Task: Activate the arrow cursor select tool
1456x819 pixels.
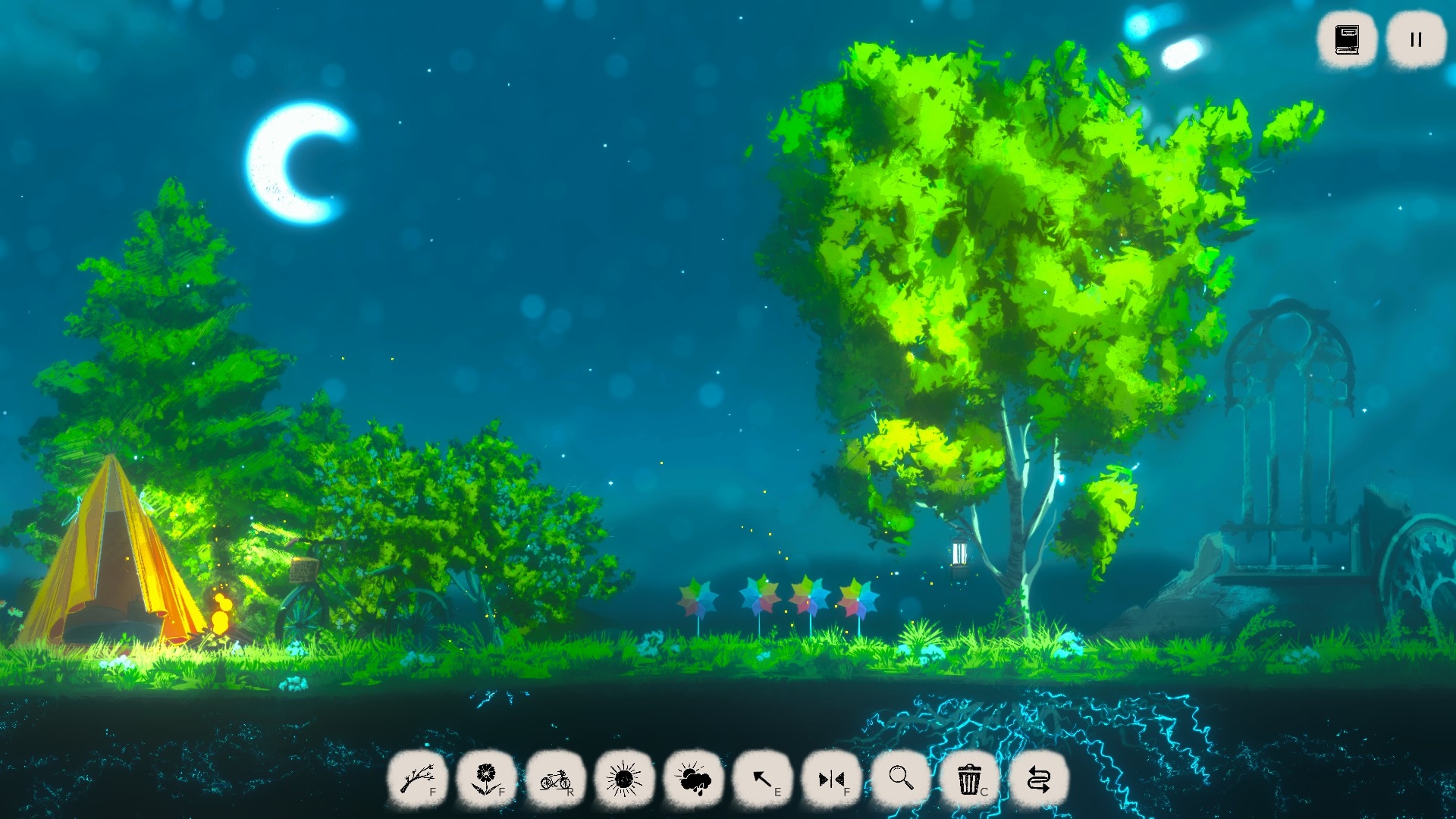Action: (763, 779)
